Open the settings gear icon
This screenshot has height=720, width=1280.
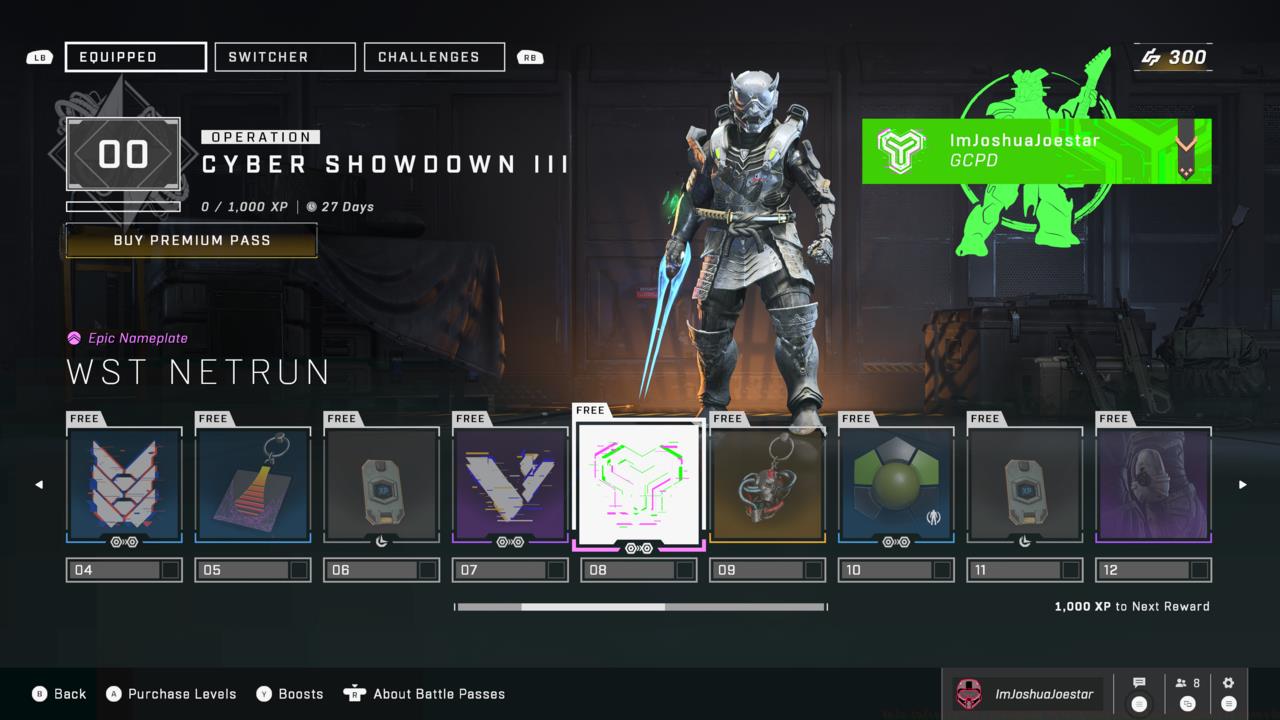(1229, 693)
